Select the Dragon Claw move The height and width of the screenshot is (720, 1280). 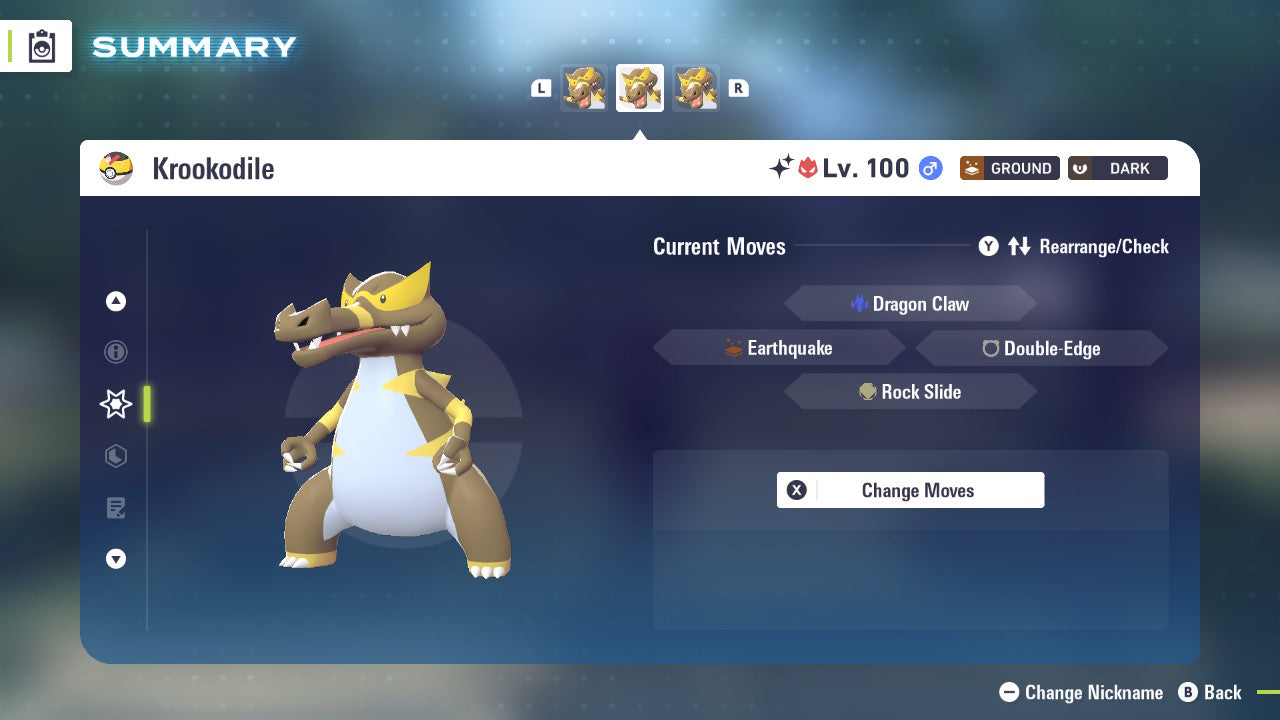[x=910, y=303]
